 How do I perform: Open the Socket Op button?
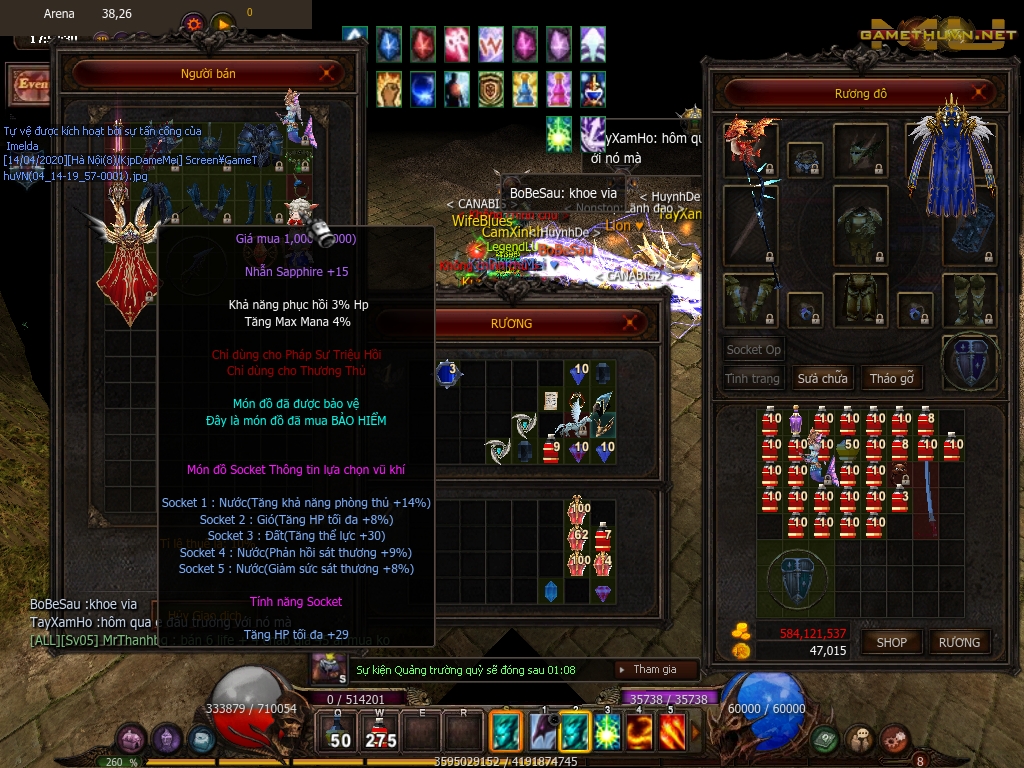(753, 350)
